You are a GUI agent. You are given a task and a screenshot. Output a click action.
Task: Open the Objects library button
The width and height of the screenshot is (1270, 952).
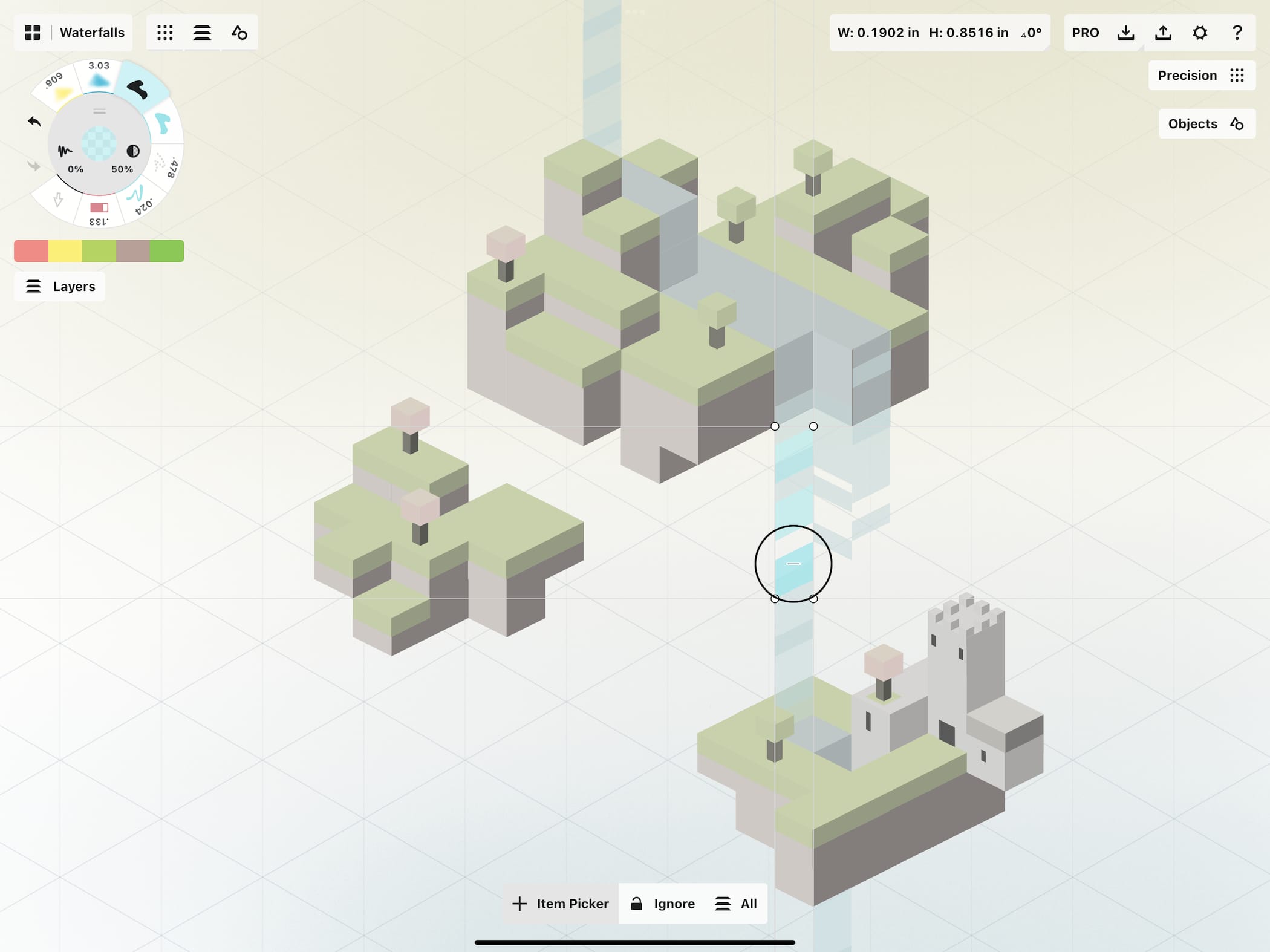[1206, 124]
